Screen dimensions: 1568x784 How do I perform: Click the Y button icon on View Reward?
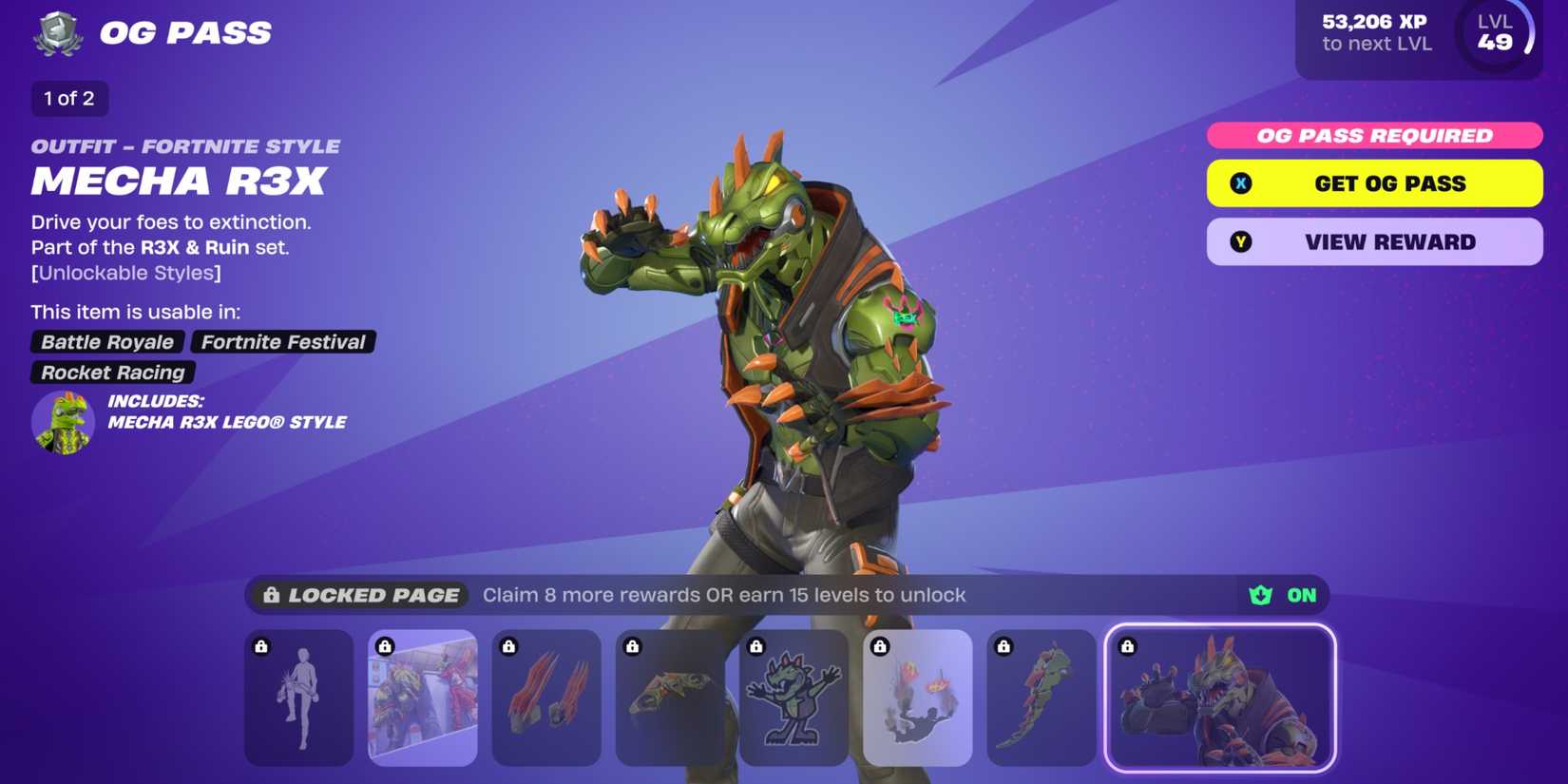pos(1238,241)
